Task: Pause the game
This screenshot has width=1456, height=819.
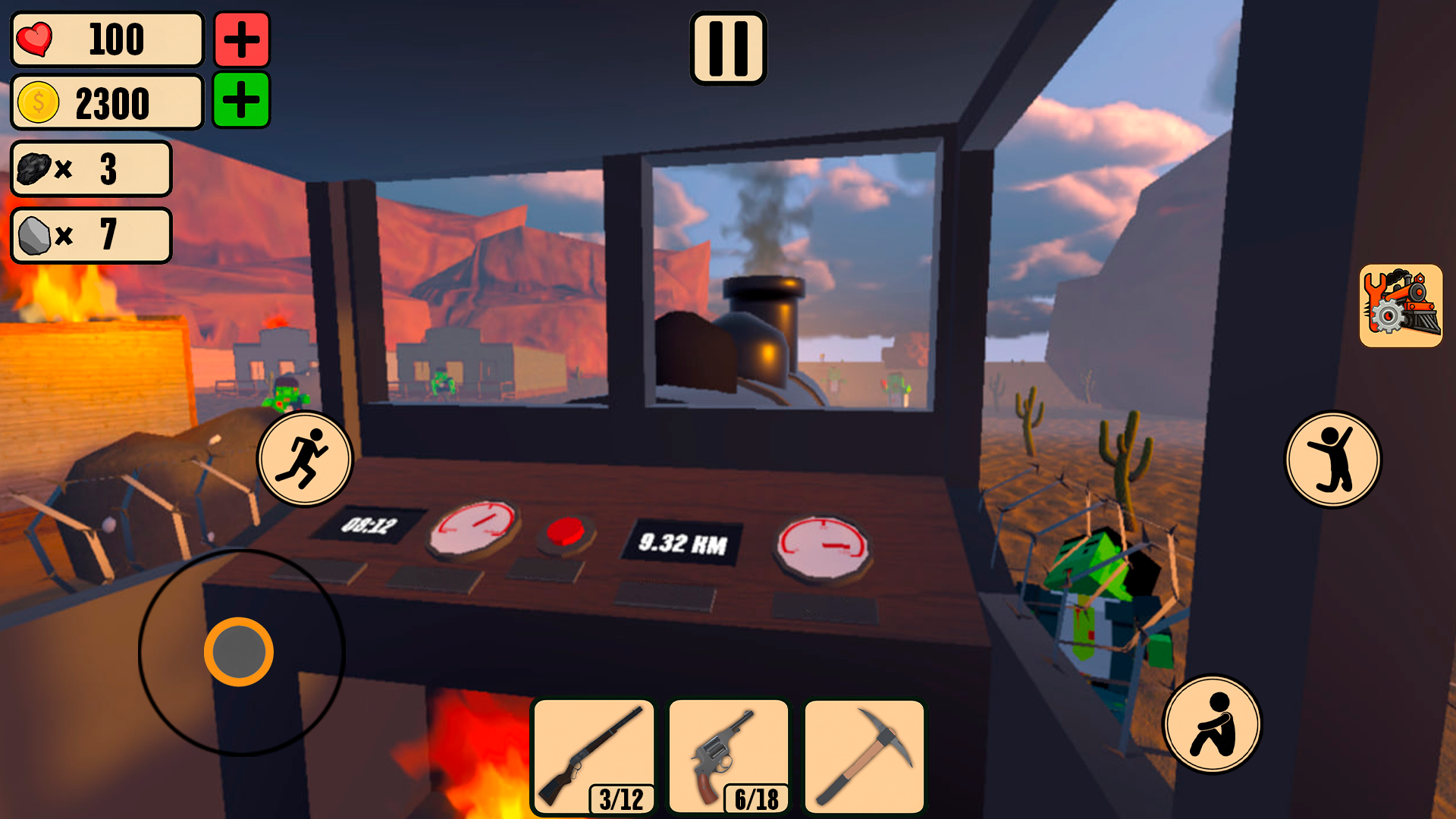Action: 728,48
